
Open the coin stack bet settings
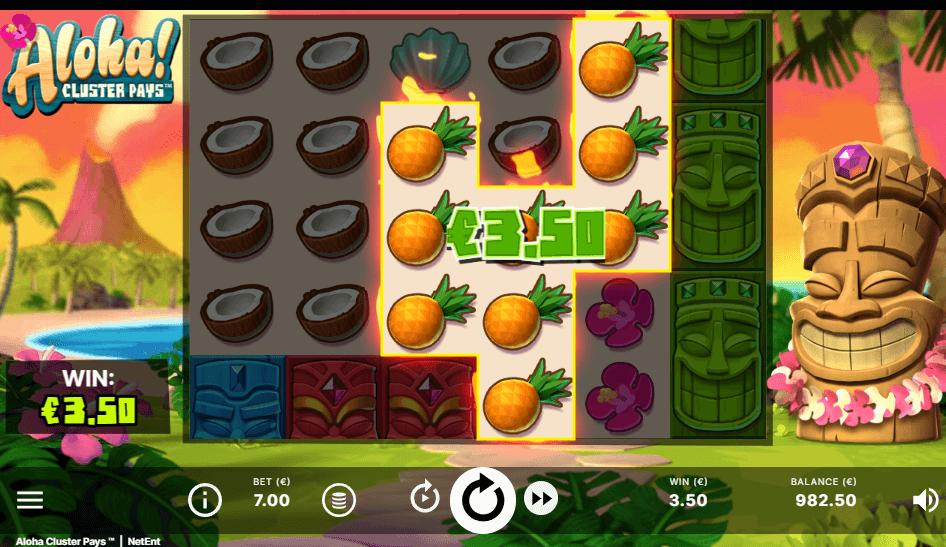pyautogui.click(x=339, y=499)
